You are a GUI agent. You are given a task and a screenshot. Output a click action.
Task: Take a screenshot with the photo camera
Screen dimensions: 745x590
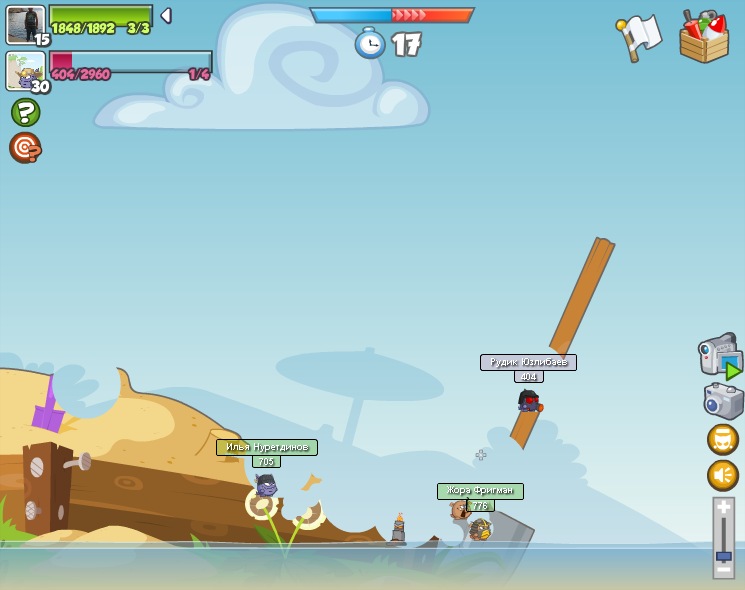tap(723, 401)
